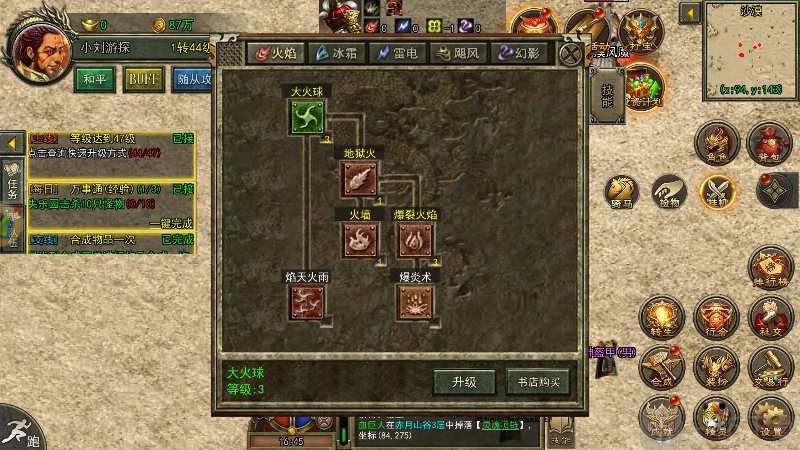Activate the 挂机 auto-battle icon

point(718,190)
